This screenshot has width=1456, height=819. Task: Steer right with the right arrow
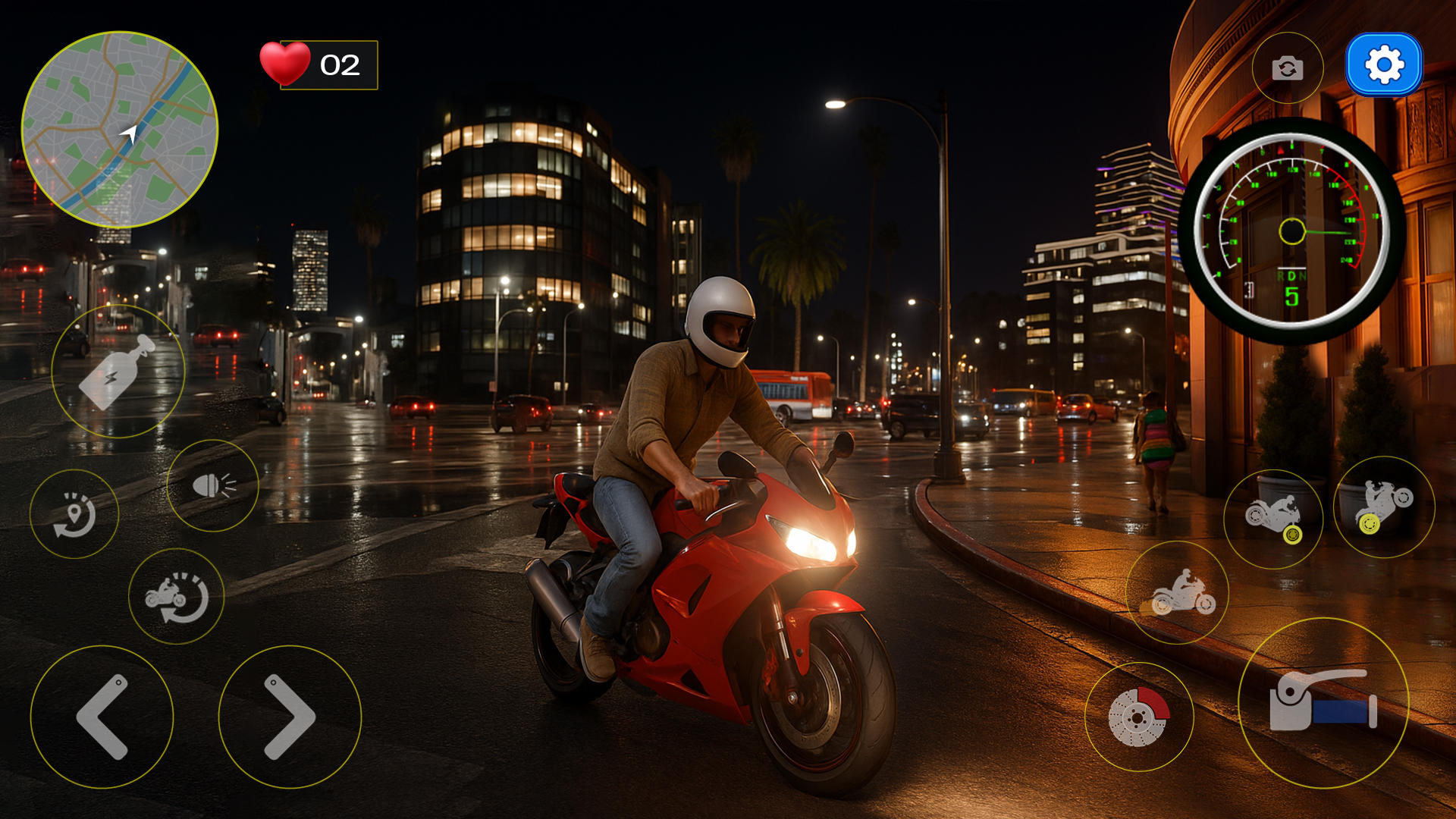pos(290,717)
